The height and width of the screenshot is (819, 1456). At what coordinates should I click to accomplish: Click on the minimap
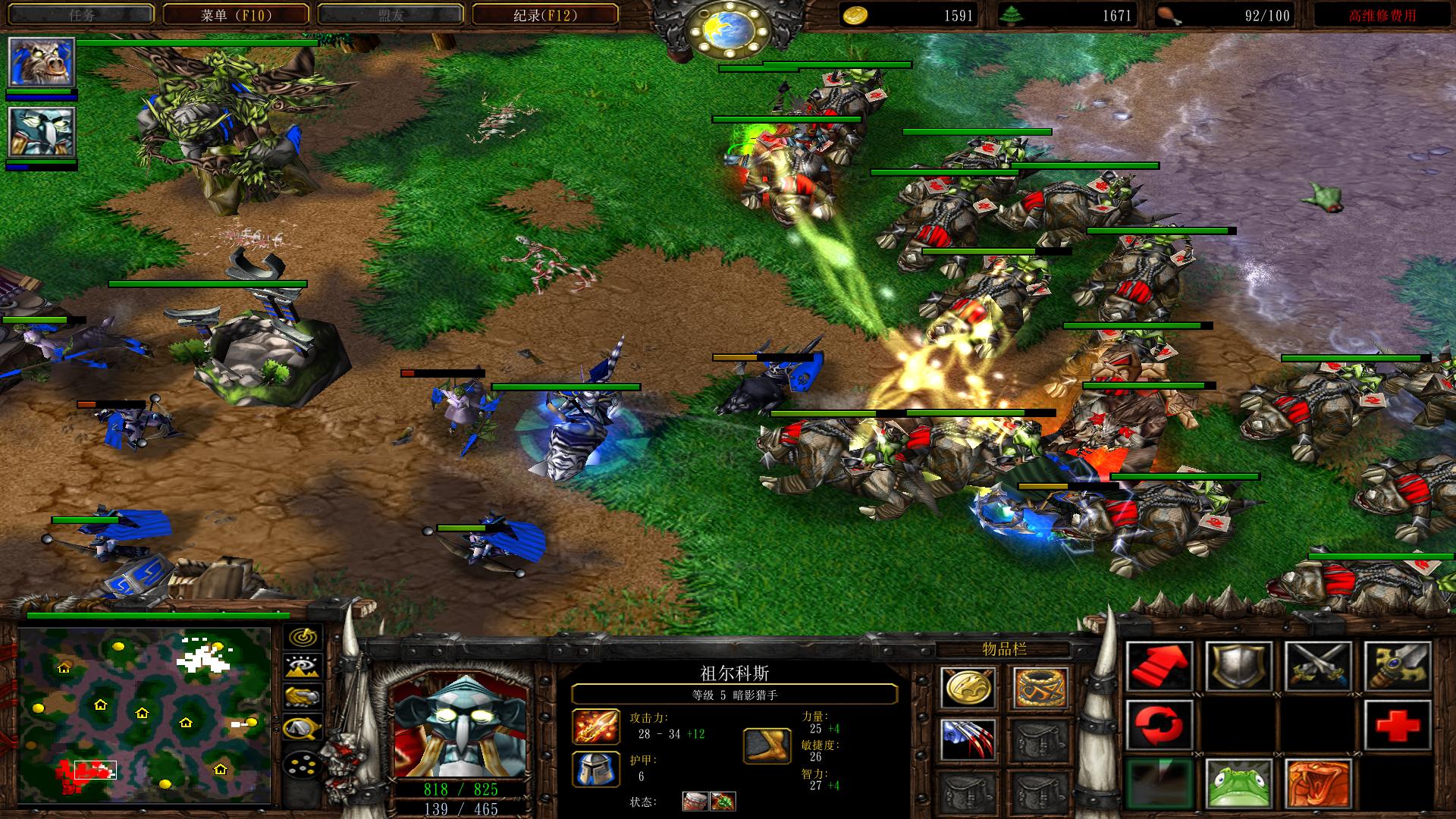pyautogui.click(x=145, y=714)
